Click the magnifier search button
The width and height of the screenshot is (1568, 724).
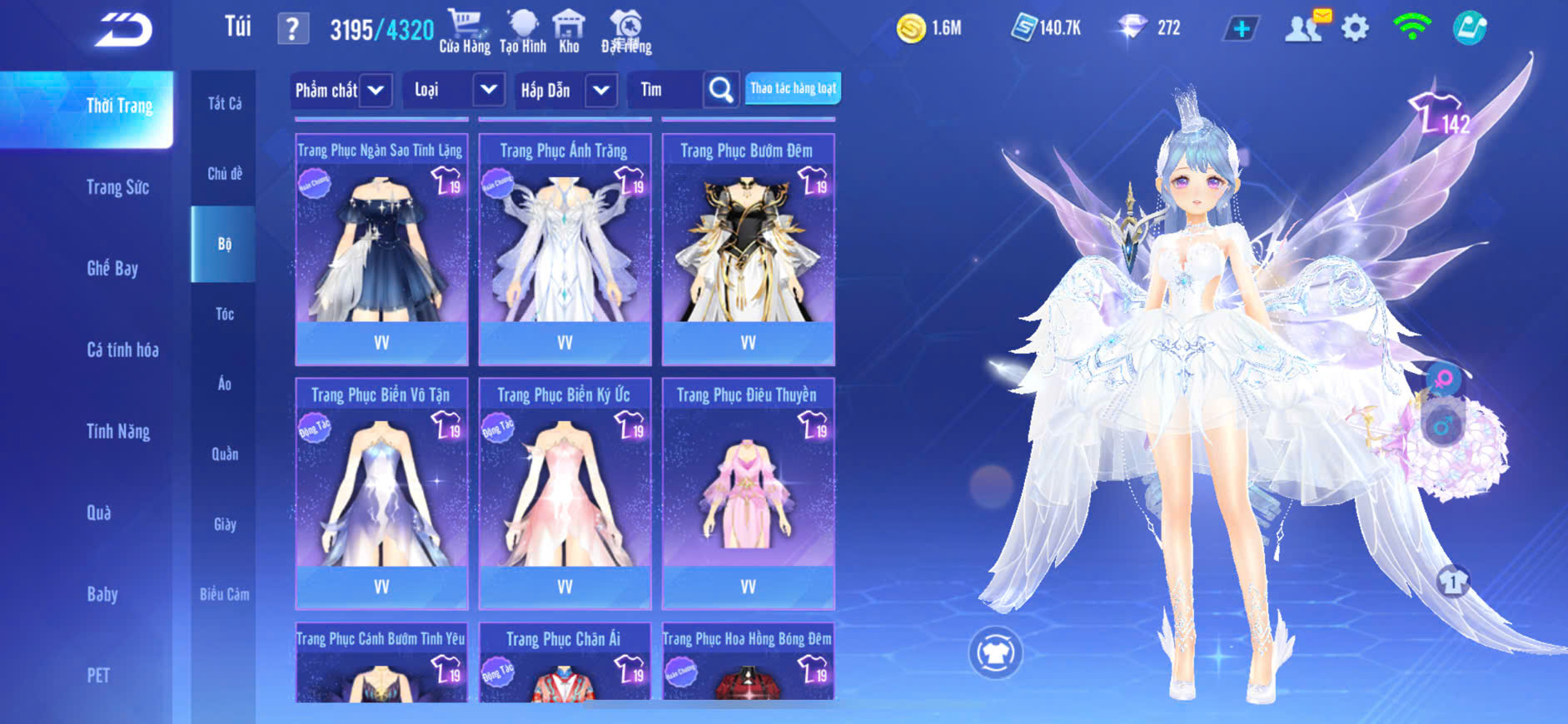click(721, 90)
